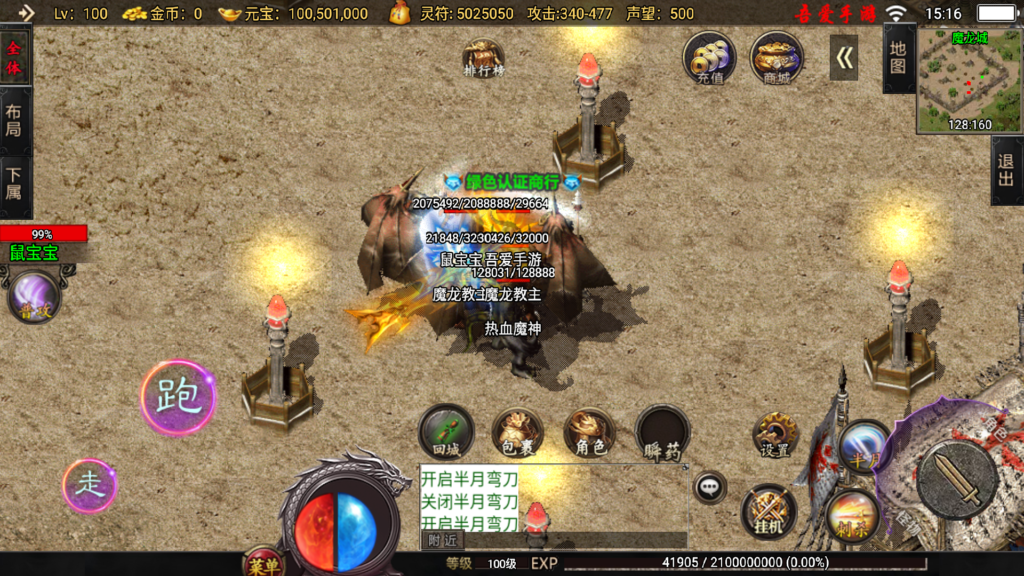The height and width of the screenshot is (576, 1024).
Task: Toggle the 走 walk button
Action: [90, 486]
